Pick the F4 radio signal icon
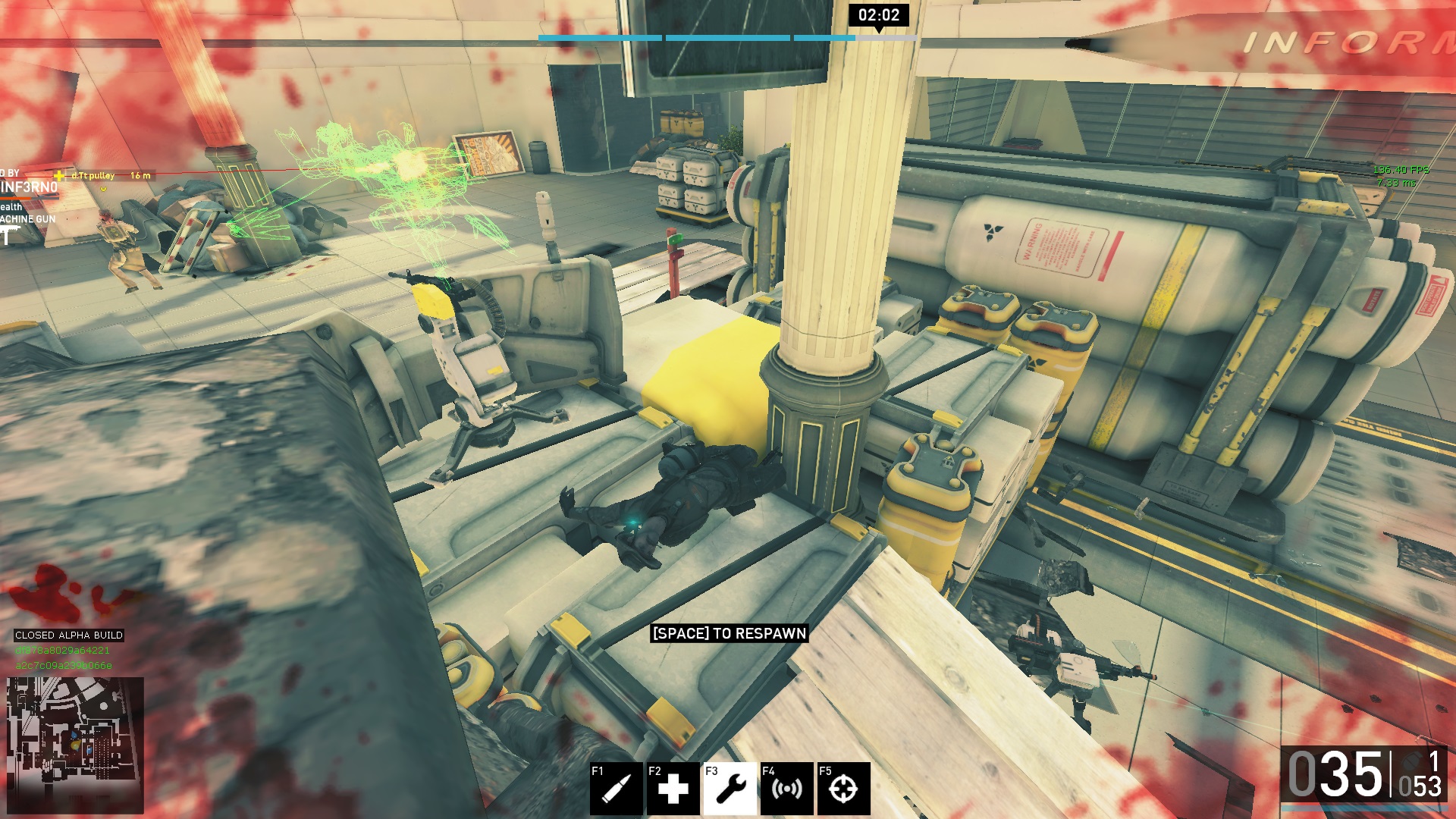 786,789
